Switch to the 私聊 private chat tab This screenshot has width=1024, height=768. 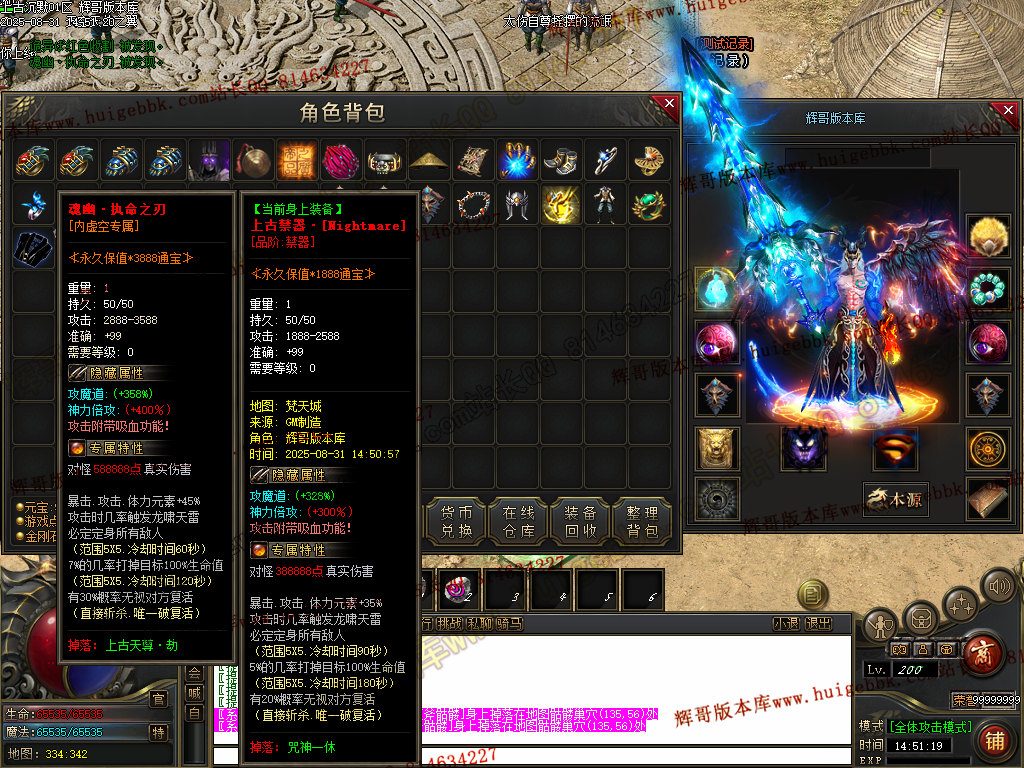[x=482, y=623]
